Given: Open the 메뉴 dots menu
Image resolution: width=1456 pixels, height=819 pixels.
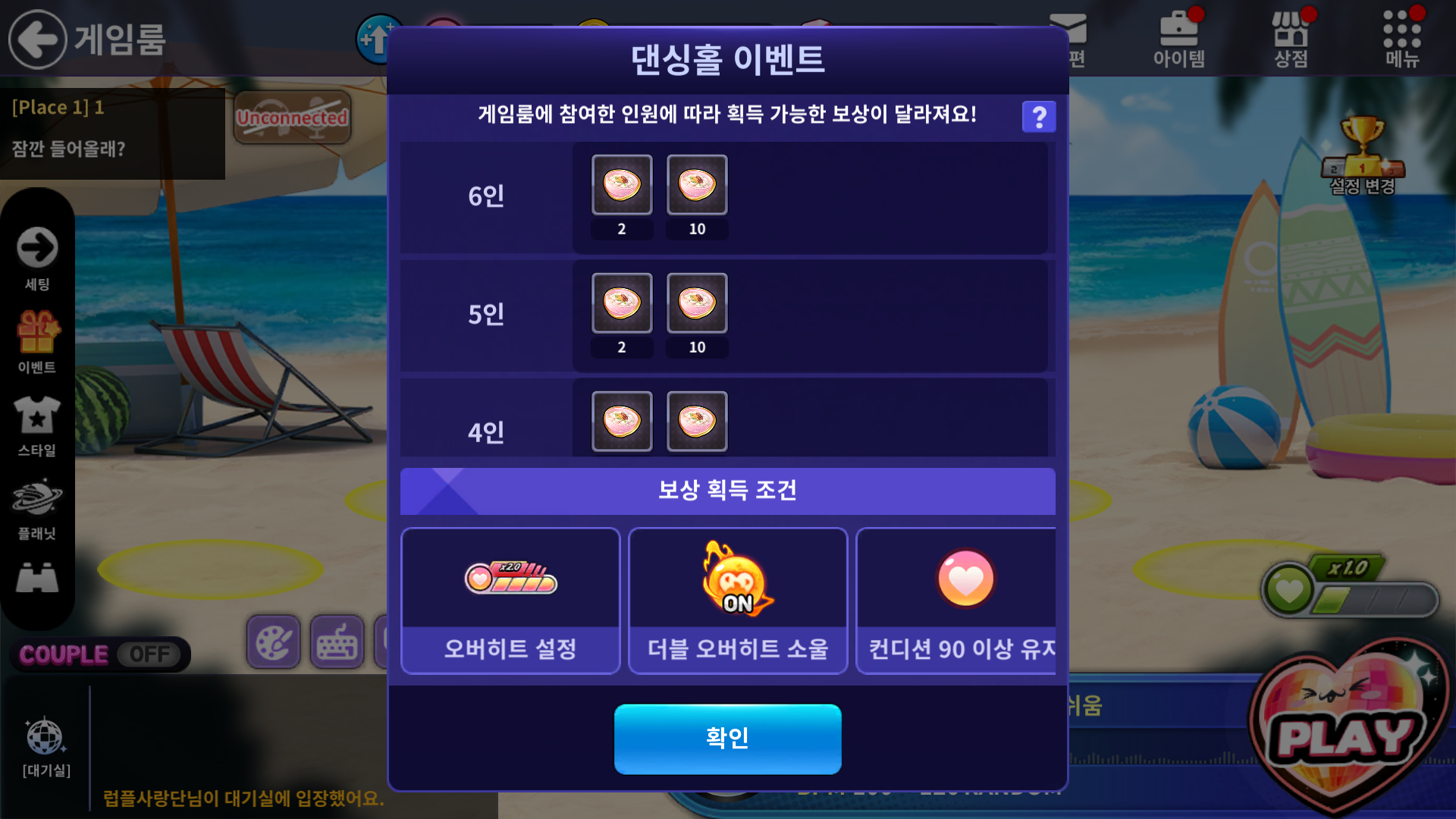Looking at the screenshot, I should (1401, 39).
